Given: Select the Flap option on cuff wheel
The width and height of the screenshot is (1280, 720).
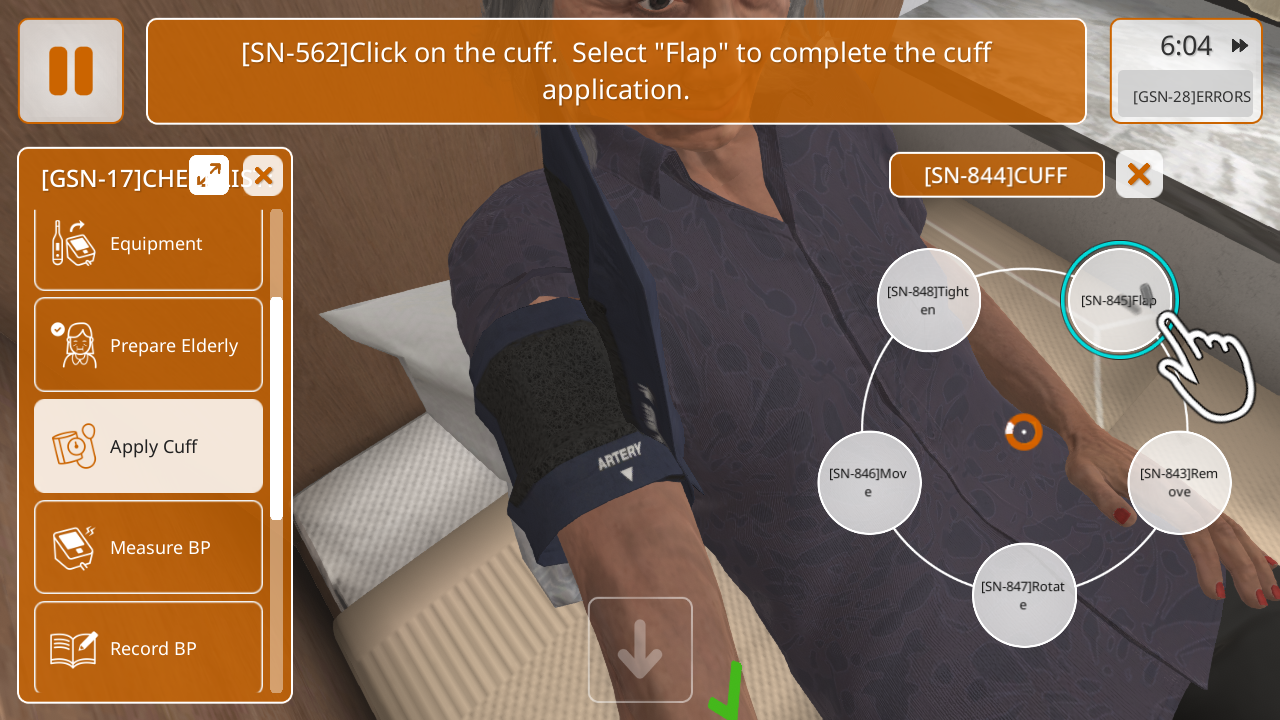Looking at the screenshot, I should pos(1119,300).
